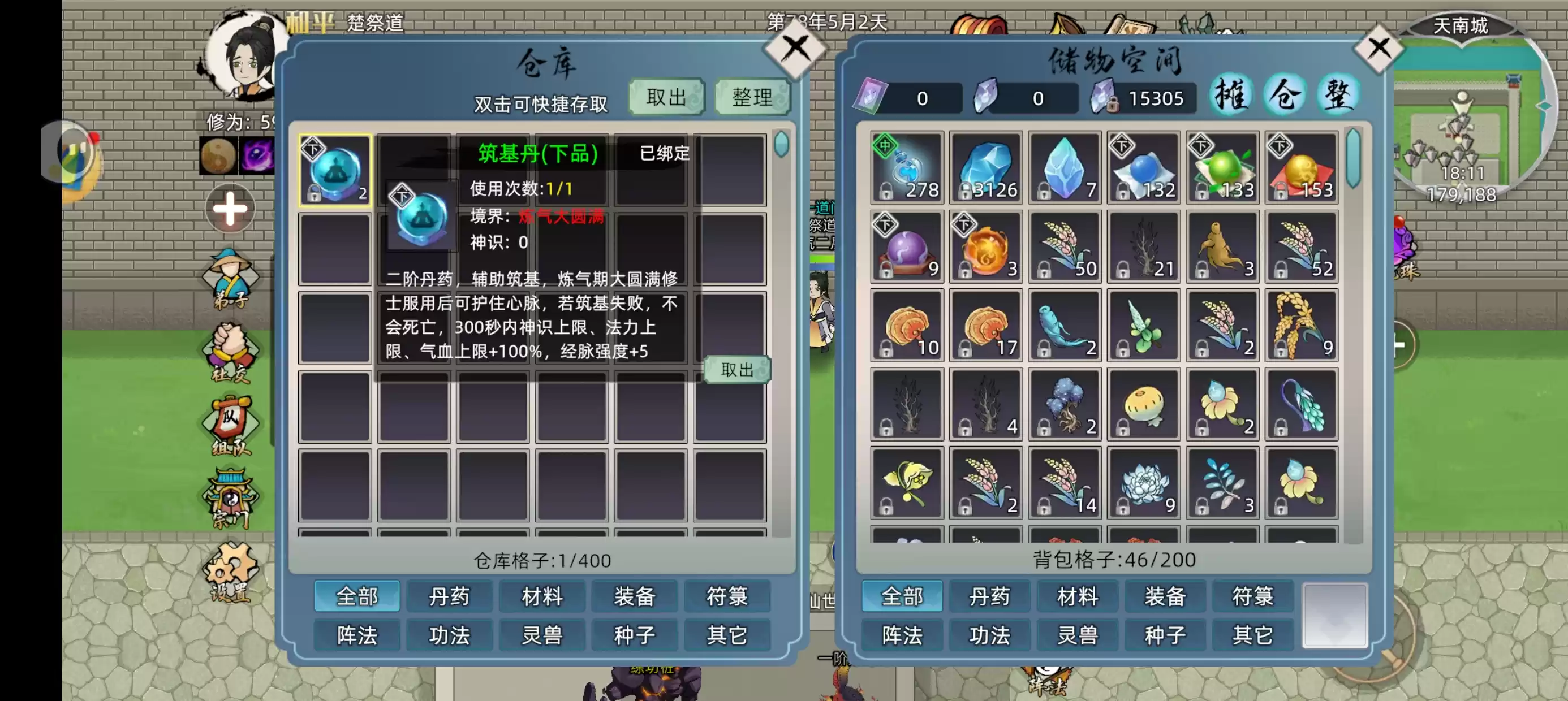Click the 仓 (warehouse) circular button

point(1283,94)
